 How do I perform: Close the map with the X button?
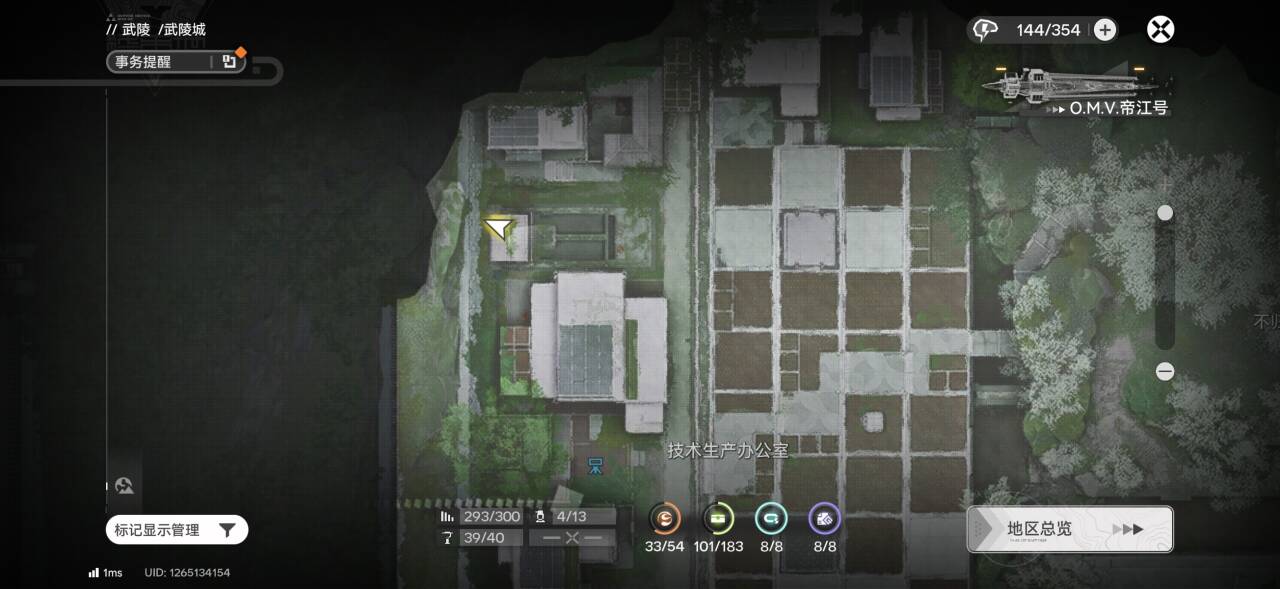(x=1160, y=29)
